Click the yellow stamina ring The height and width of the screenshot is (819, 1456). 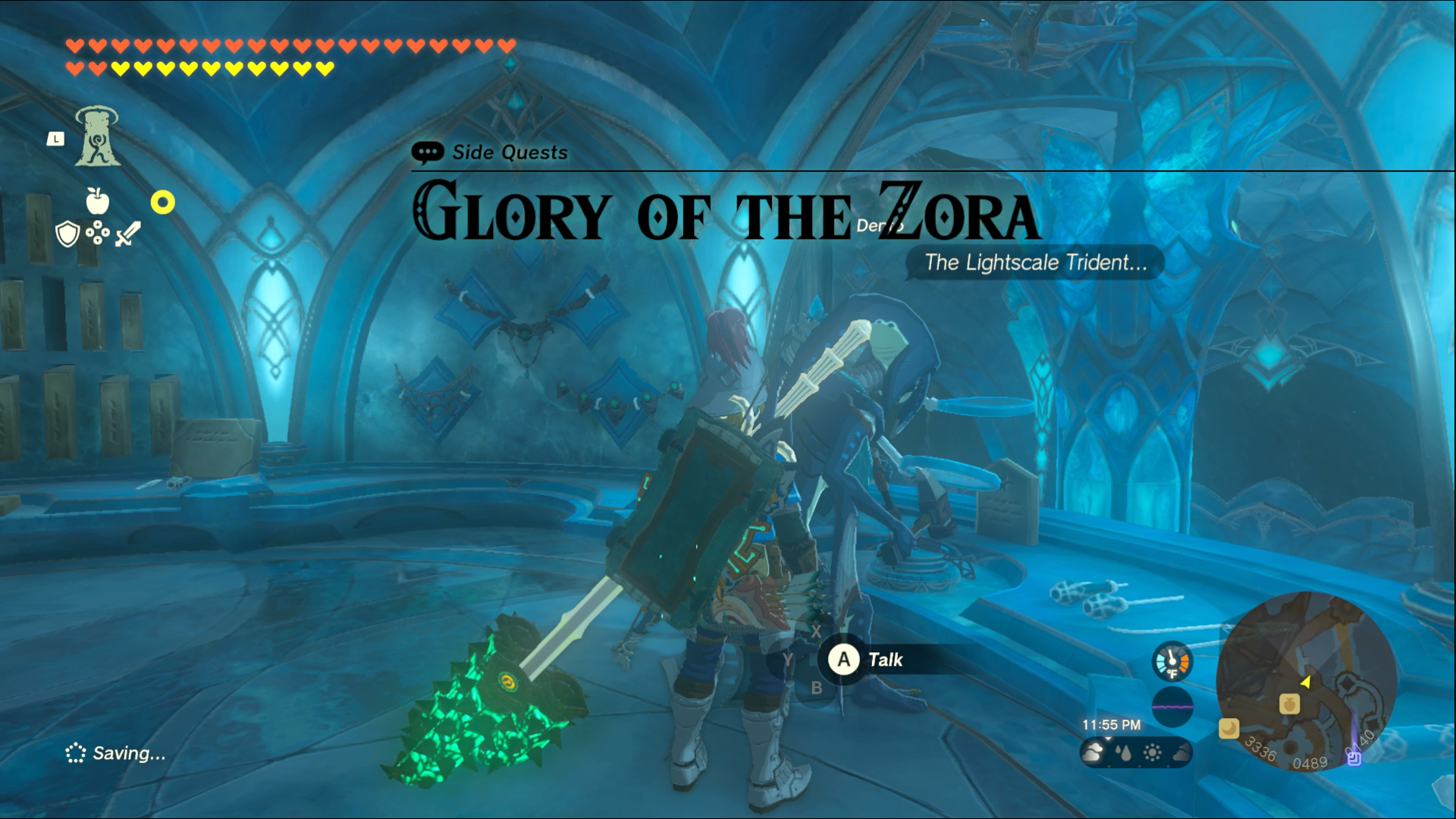click(162, 203)
